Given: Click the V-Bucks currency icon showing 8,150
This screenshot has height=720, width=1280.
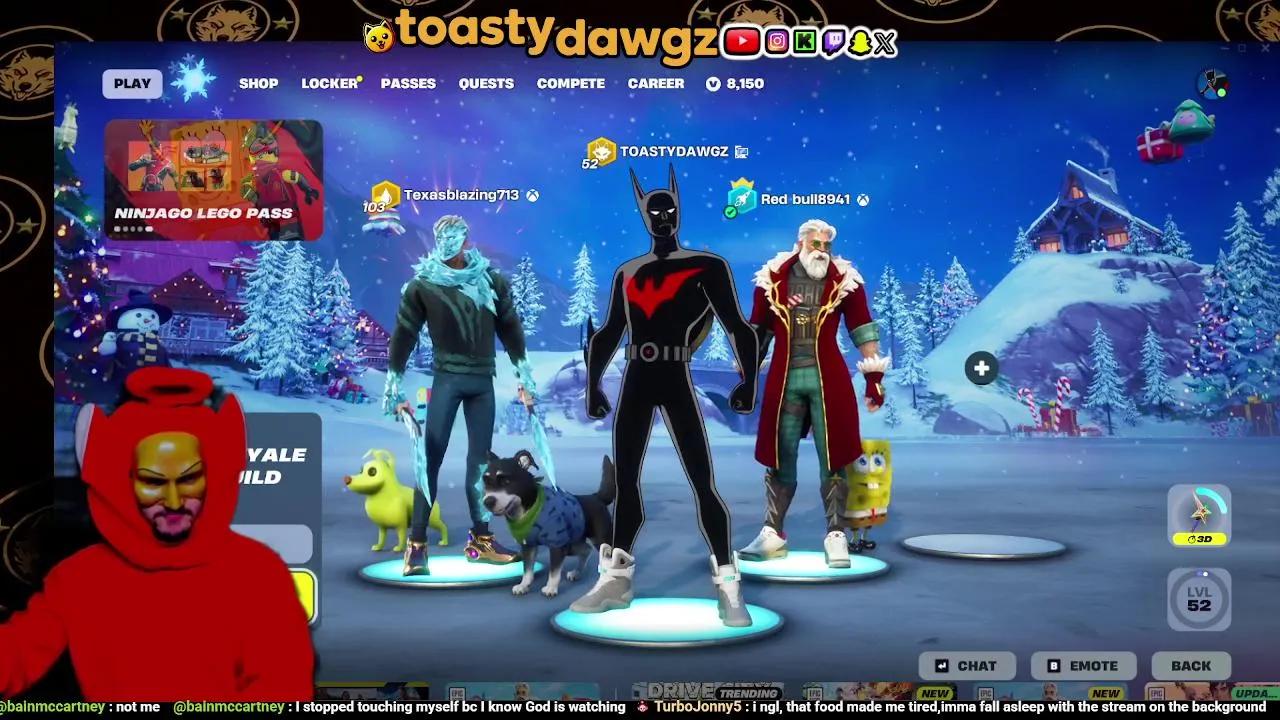Looking at the screenshot, I should point(711,84).
